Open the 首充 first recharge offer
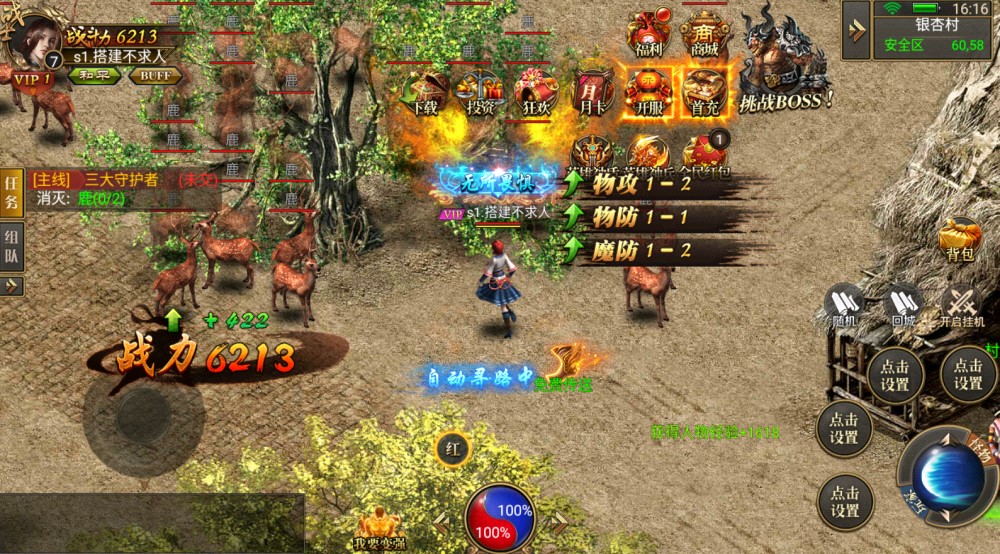Screen dimensions: 1000x554 (704, 92)
